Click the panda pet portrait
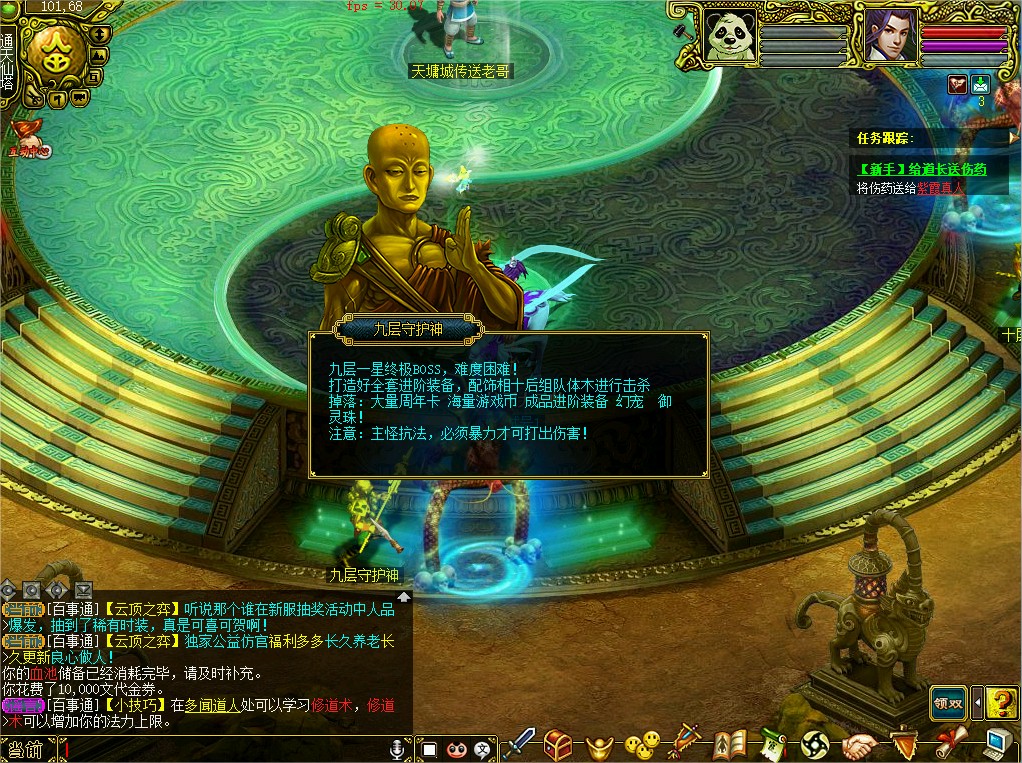This screenshot has width=1022, height=763. click(727, 38)
